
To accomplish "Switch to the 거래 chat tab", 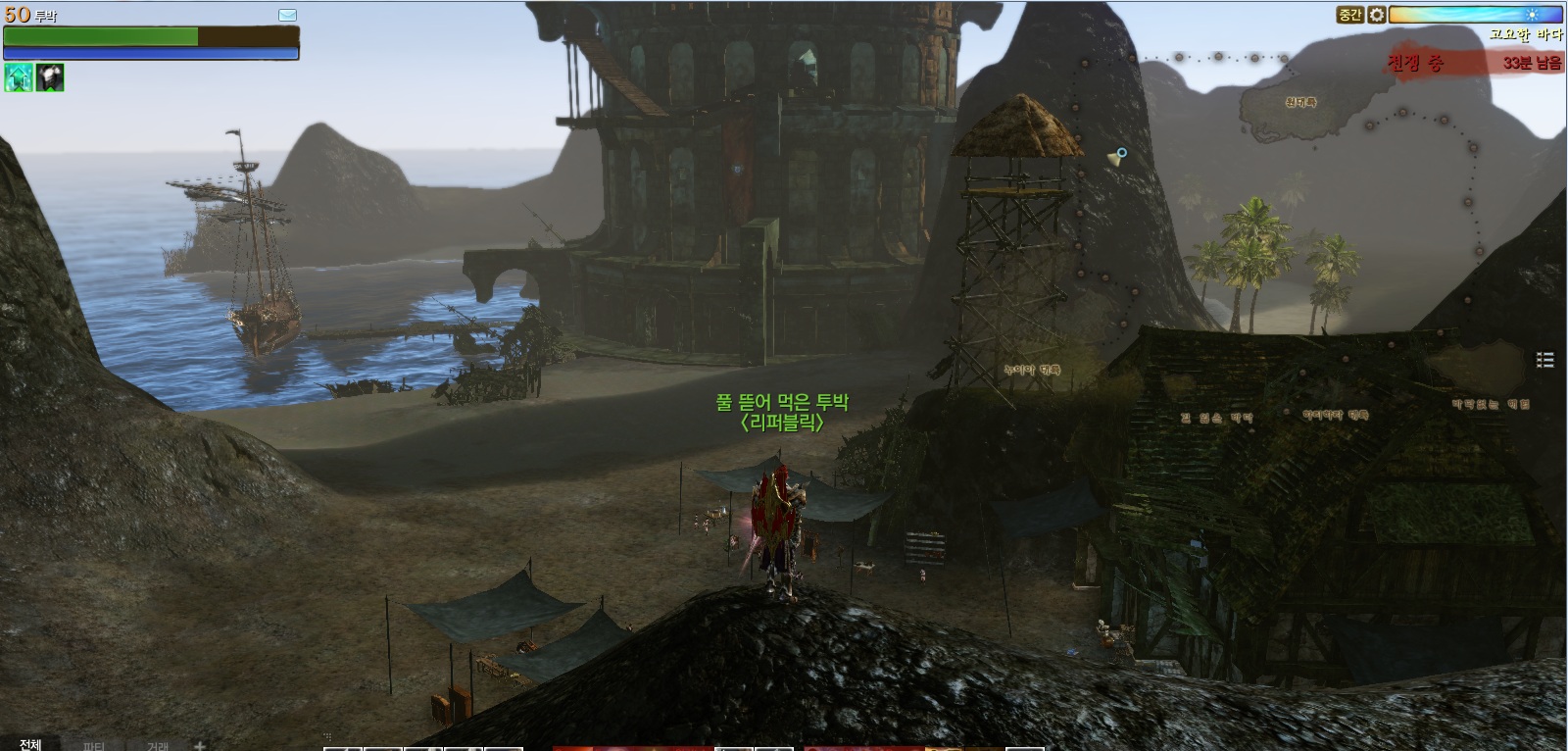I will [158, 745].
